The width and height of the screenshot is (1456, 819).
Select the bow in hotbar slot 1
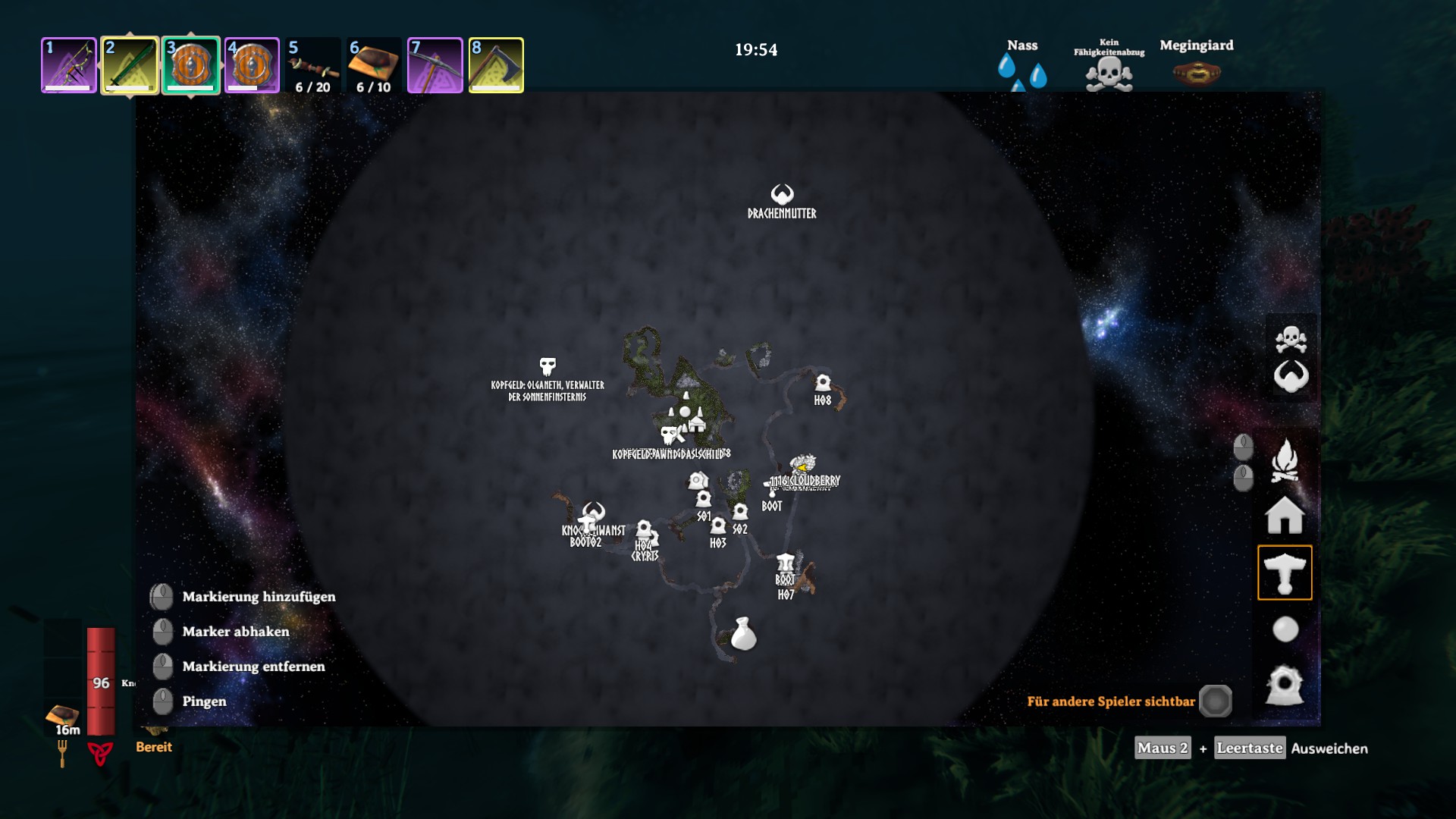pos(69,65)
